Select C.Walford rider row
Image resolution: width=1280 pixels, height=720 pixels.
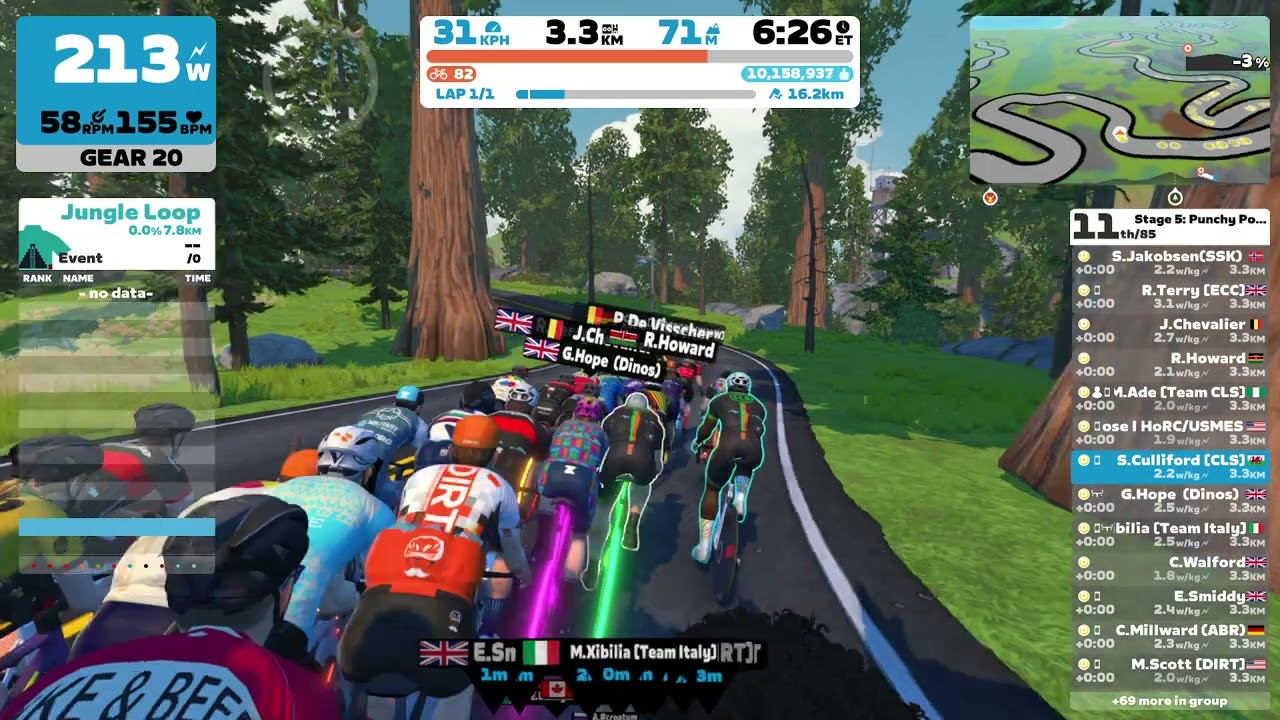pos(1170,569)
